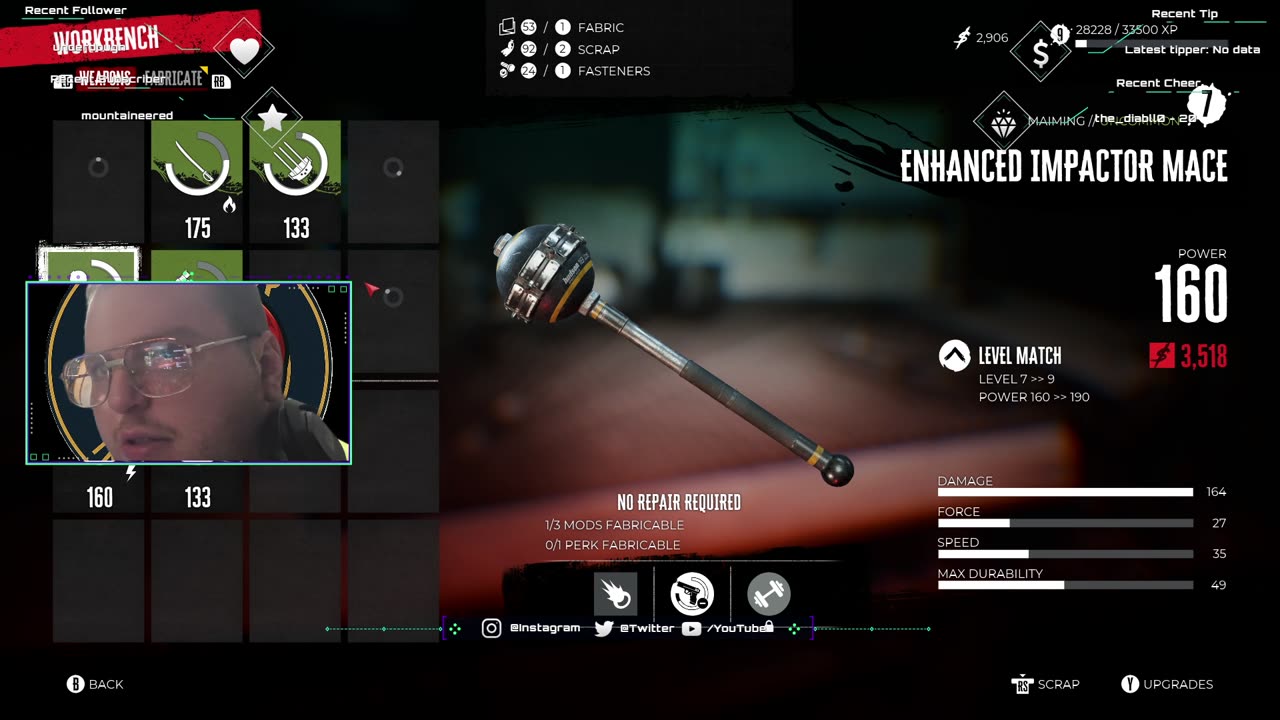This screenshot has width=1280, height=720.
Task: Open the Fabricate tab
Action: pyautogui.click(x=172, y=78)
